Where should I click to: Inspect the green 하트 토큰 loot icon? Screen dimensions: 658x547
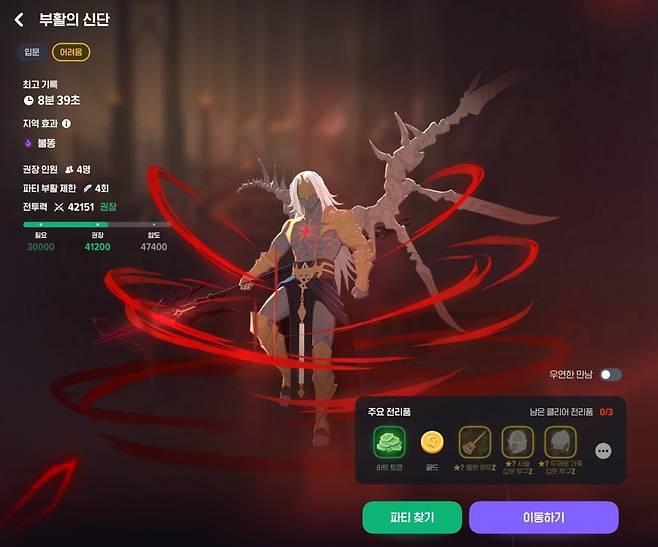point(388,442)
